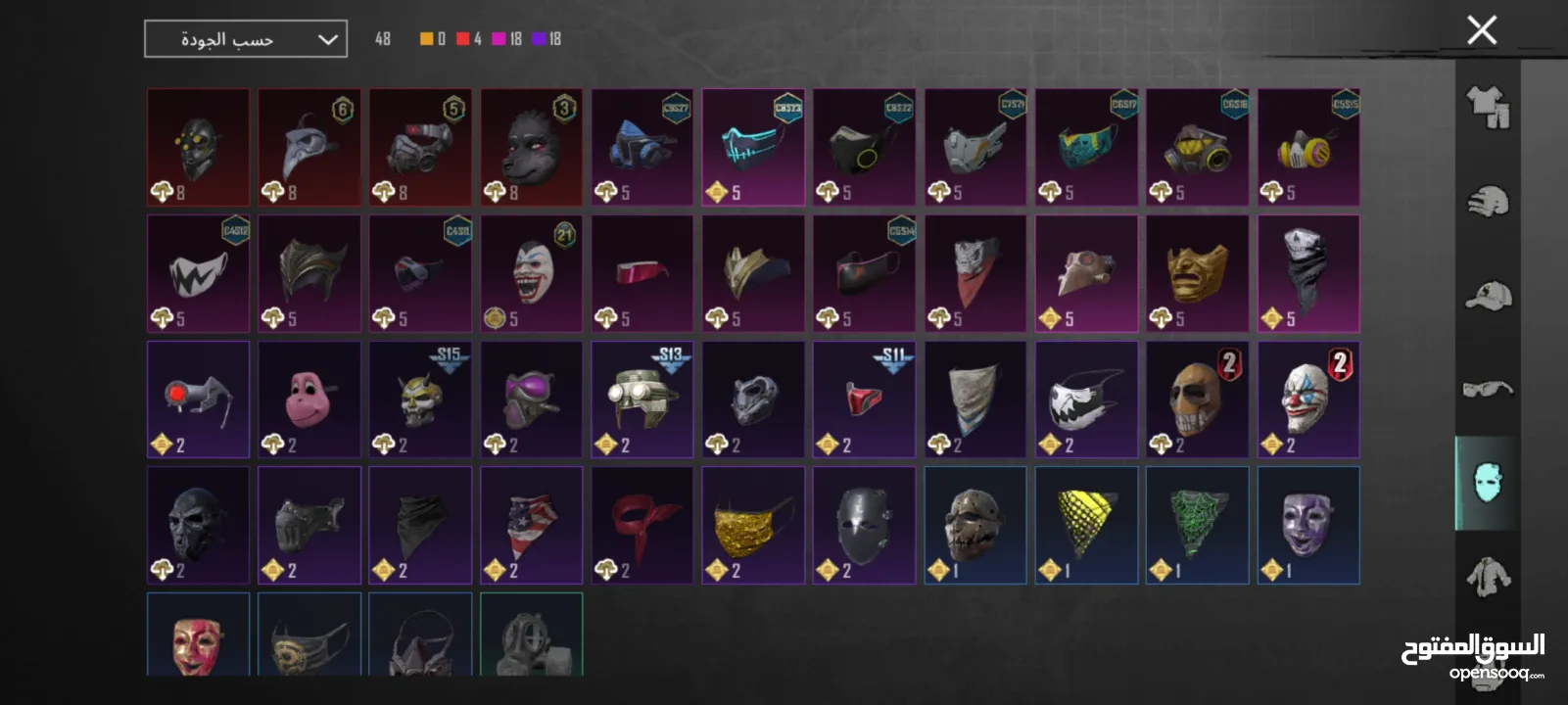Choose the black gorilla mask

(531, 147)
